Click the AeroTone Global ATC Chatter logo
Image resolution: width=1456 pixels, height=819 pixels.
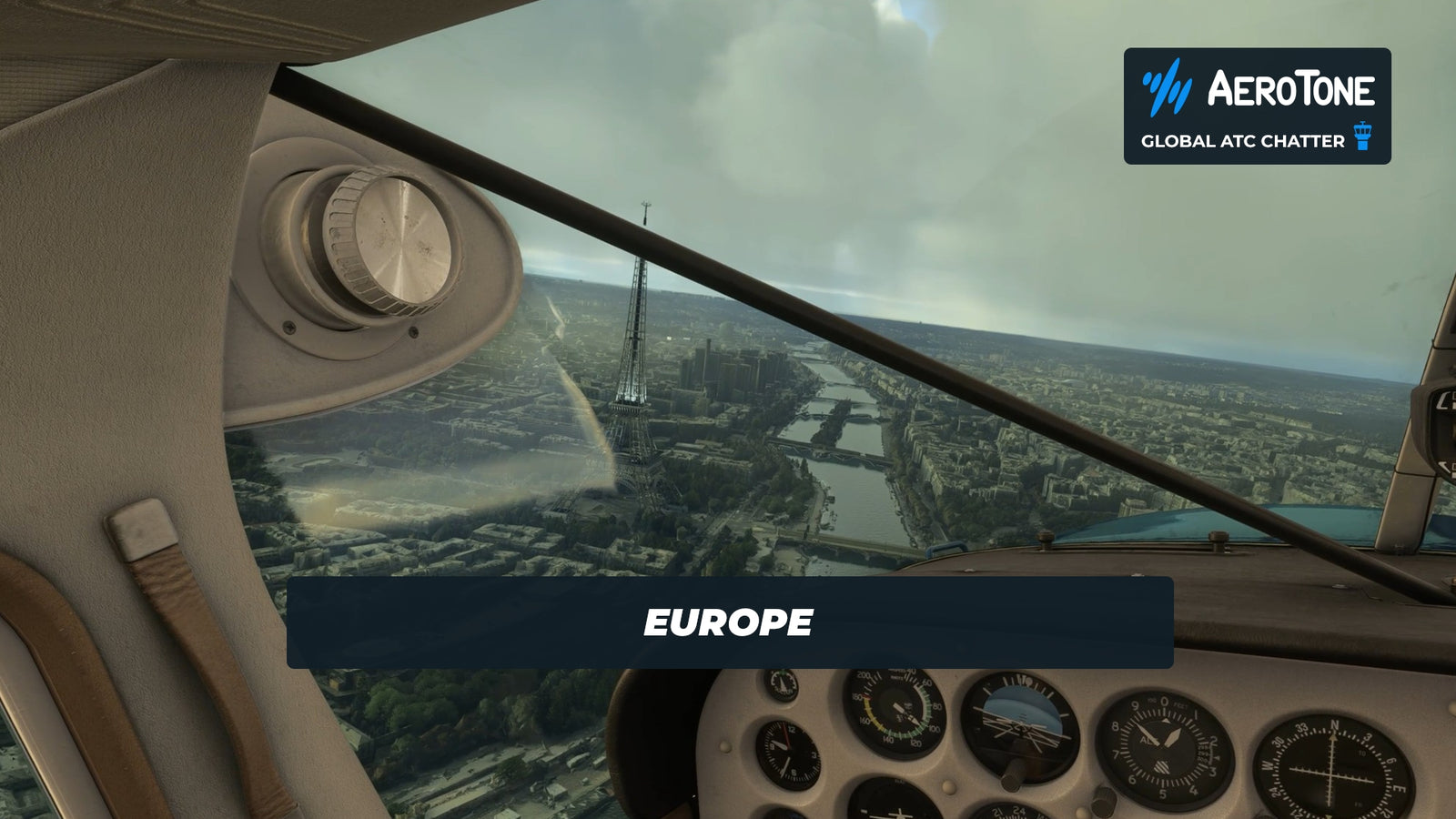pos(1257,106)
